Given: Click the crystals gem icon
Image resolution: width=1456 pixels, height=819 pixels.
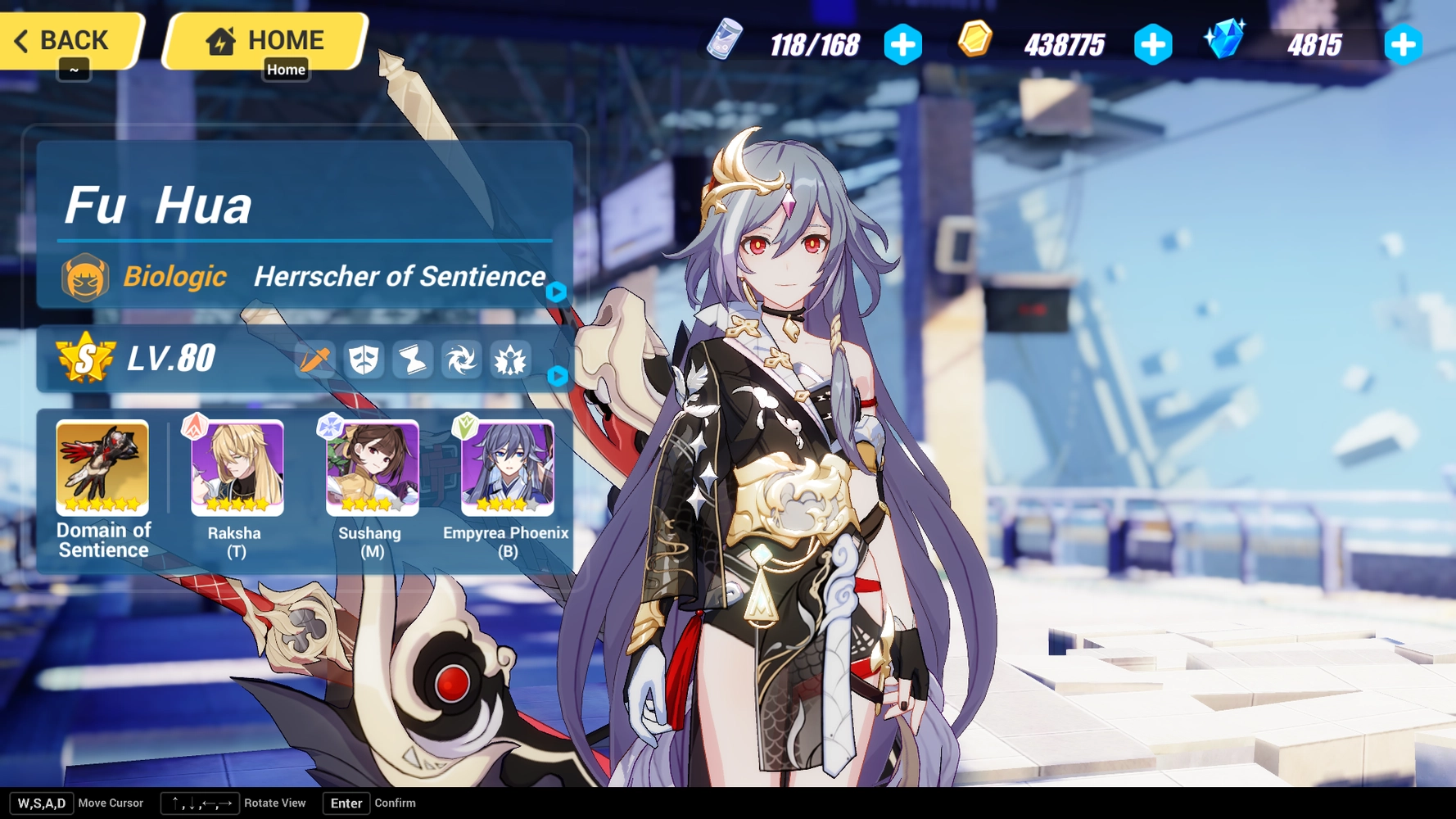Looking at the screenshot, I should click(x=1225, y=37).
